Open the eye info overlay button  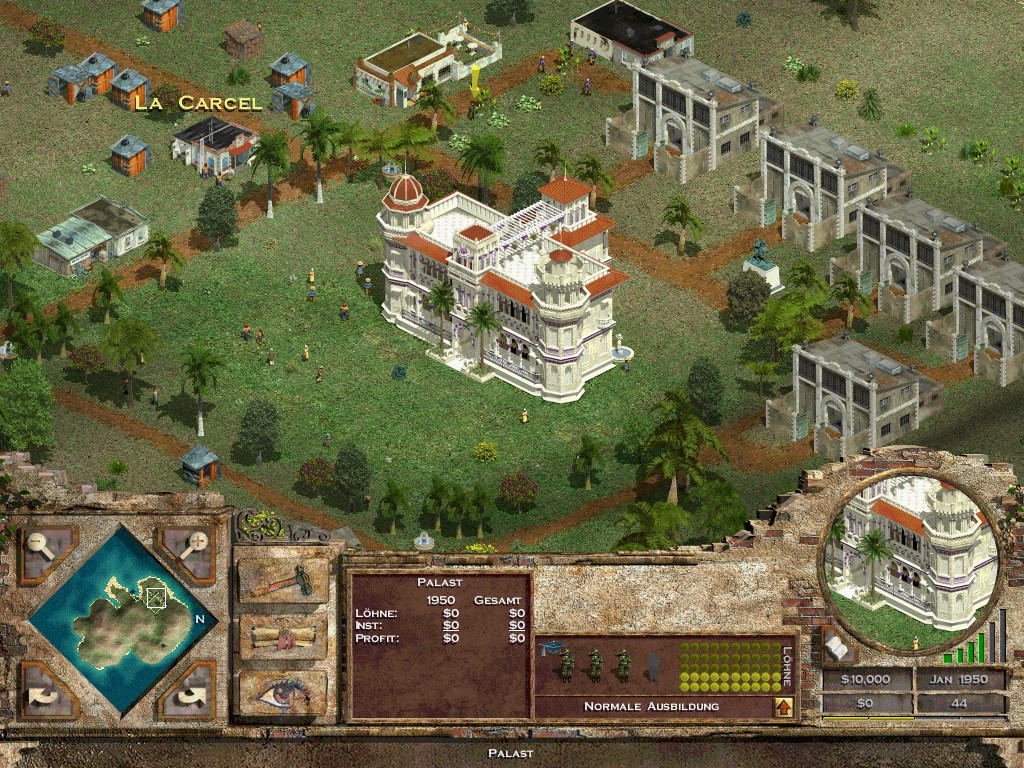click(283, 692)
